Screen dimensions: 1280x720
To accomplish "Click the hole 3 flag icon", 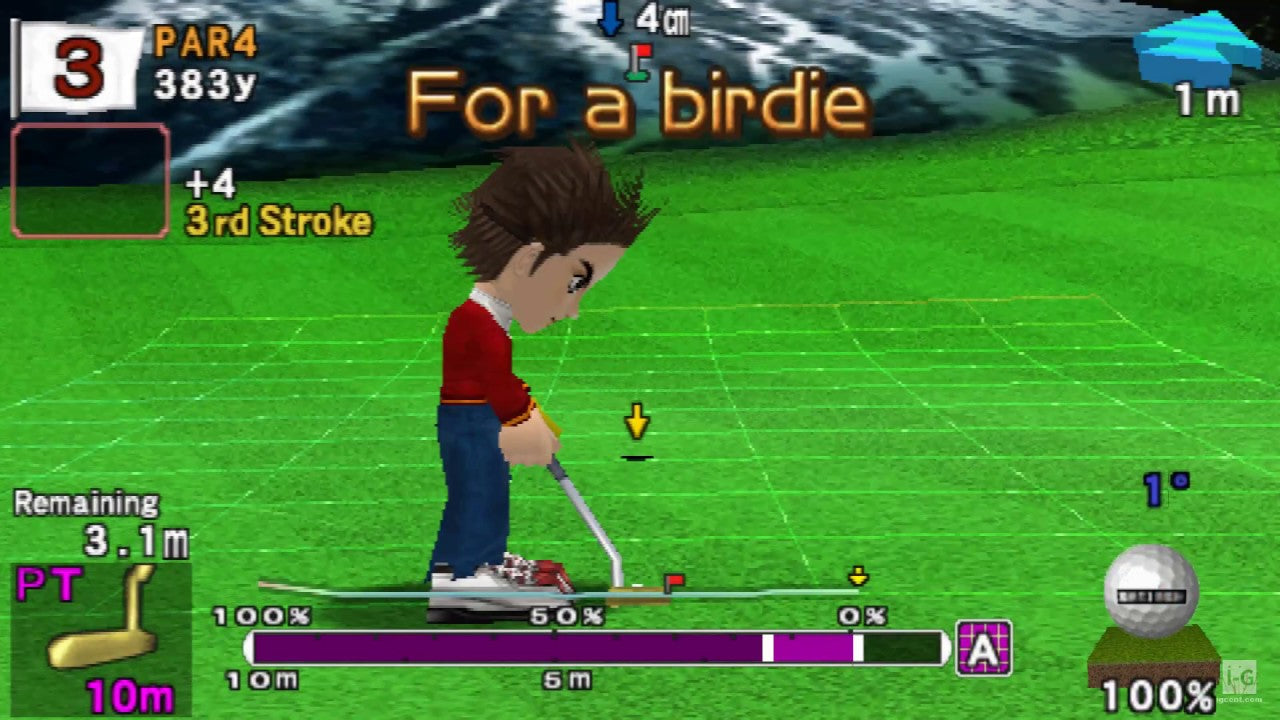I will click(76, 68).
